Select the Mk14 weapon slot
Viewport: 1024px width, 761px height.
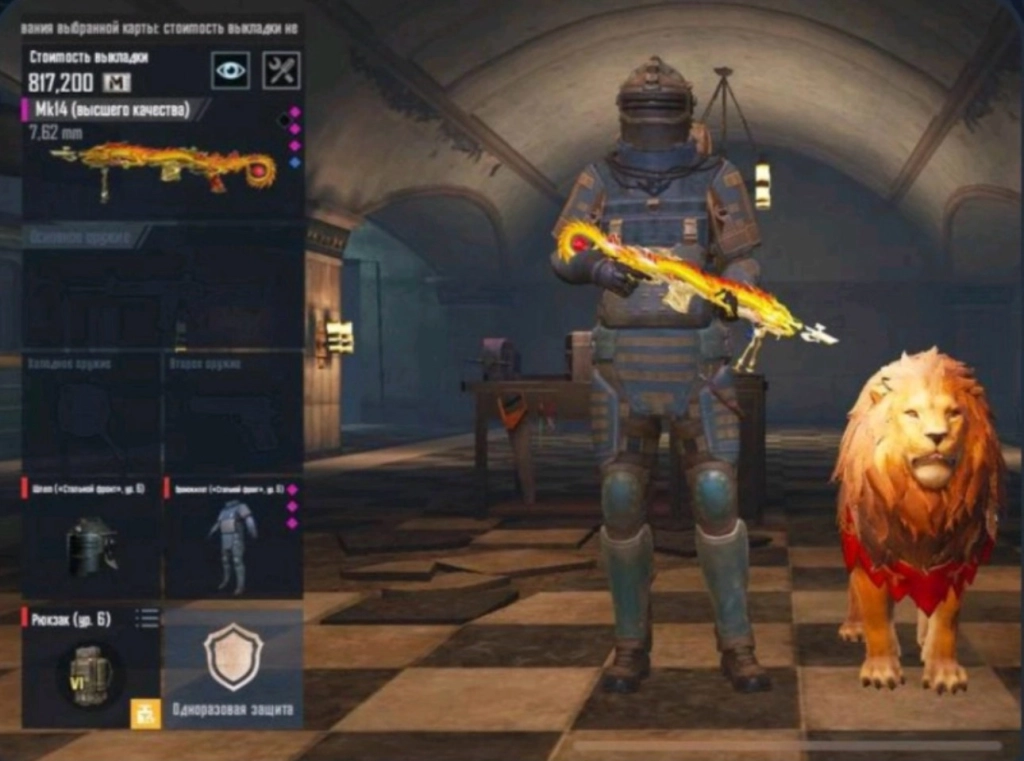point(163,162)
